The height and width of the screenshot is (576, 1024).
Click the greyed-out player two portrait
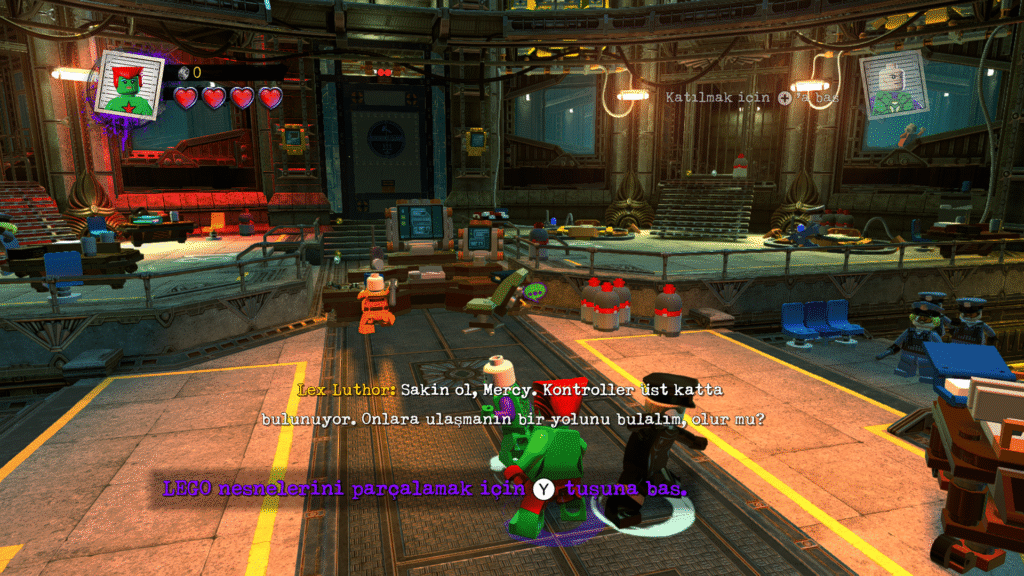coord(893,85)
